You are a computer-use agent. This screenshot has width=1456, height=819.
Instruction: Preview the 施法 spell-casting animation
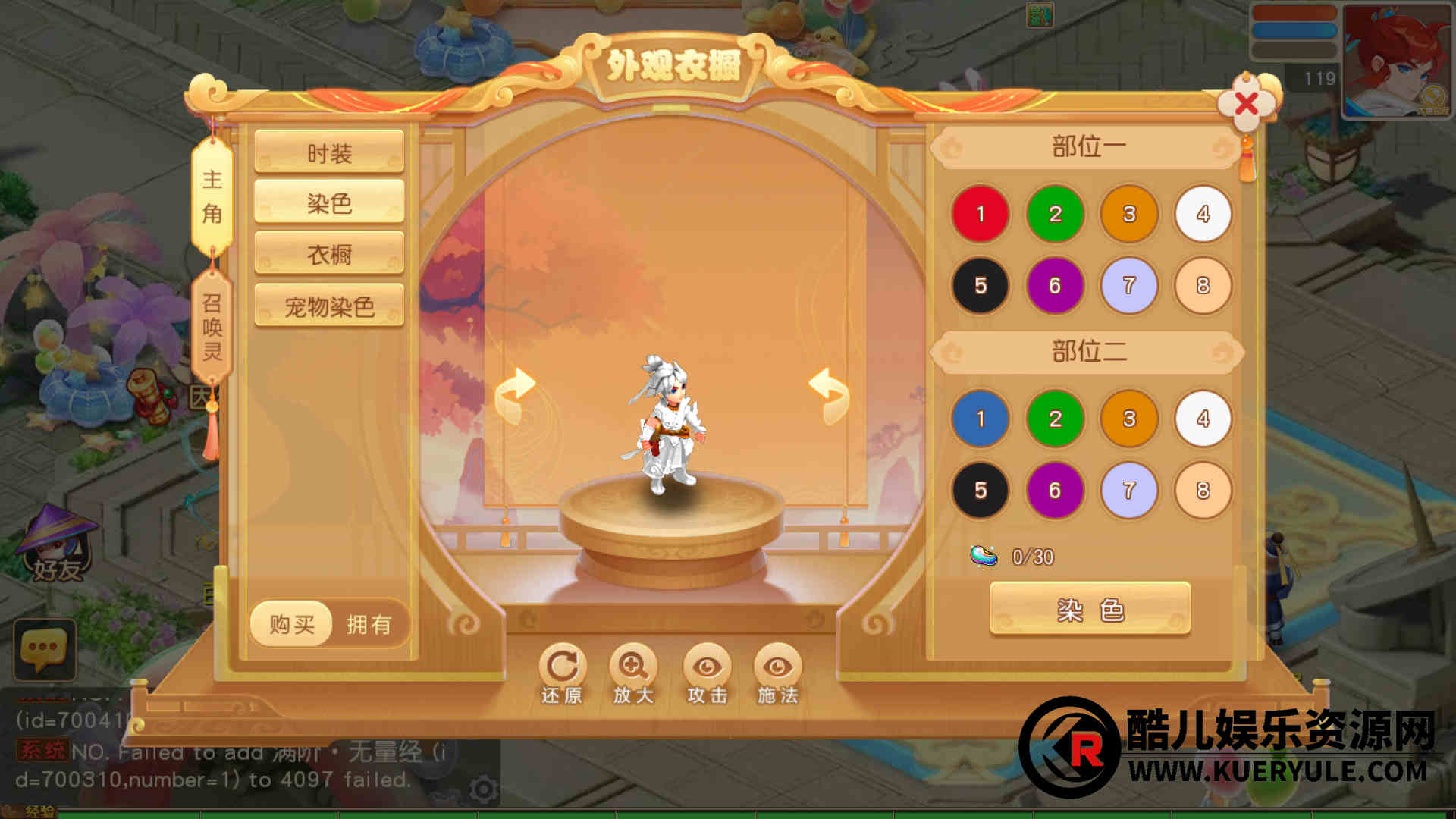click(x=777, y=674)
